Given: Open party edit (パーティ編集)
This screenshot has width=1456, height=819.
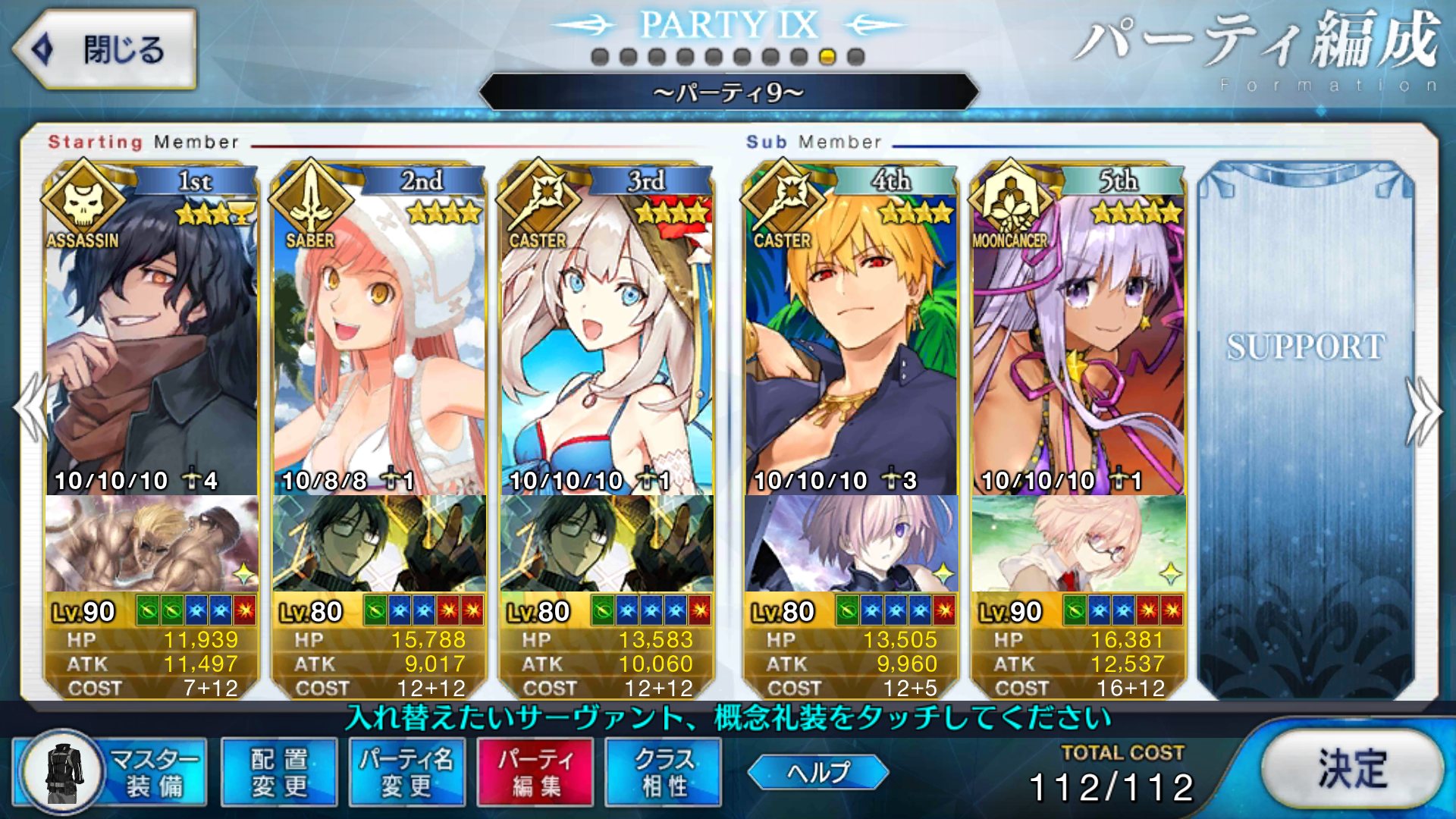Looking at the screenshot, I should pyautogui.click(x=535, y=772).
